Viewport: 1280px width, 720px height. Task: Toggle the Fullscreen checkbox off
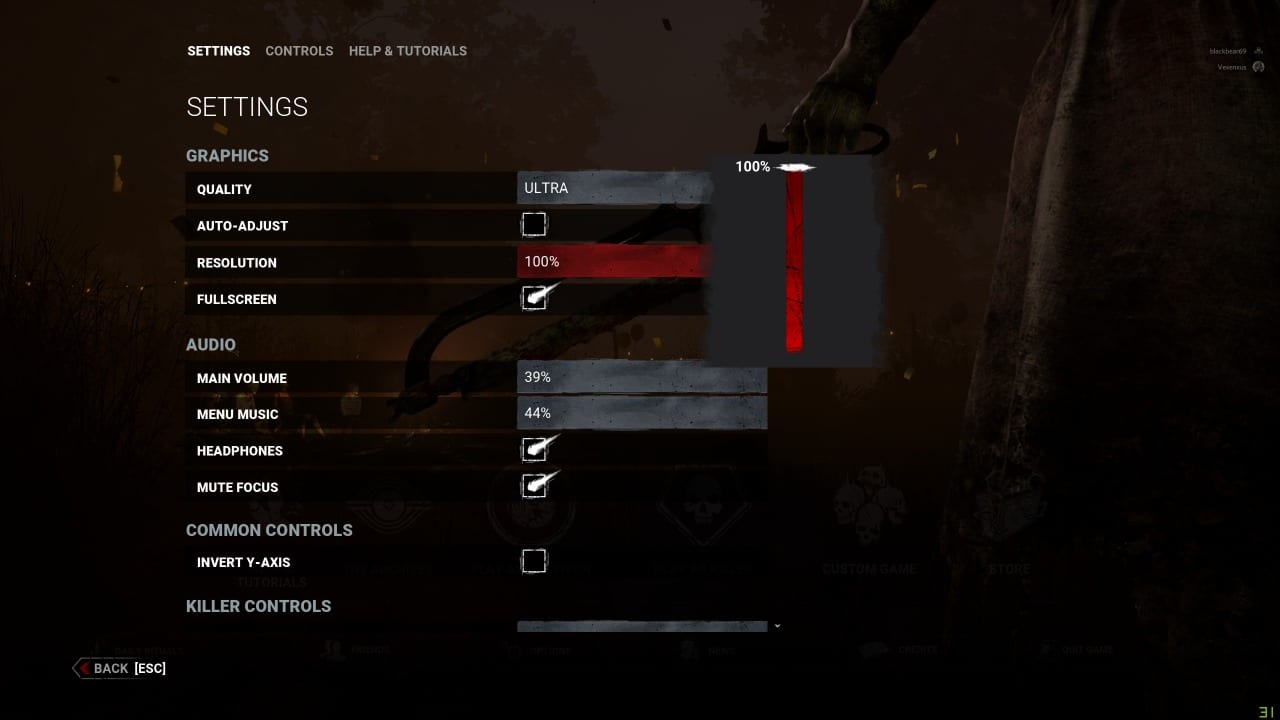tap(534, 298)
